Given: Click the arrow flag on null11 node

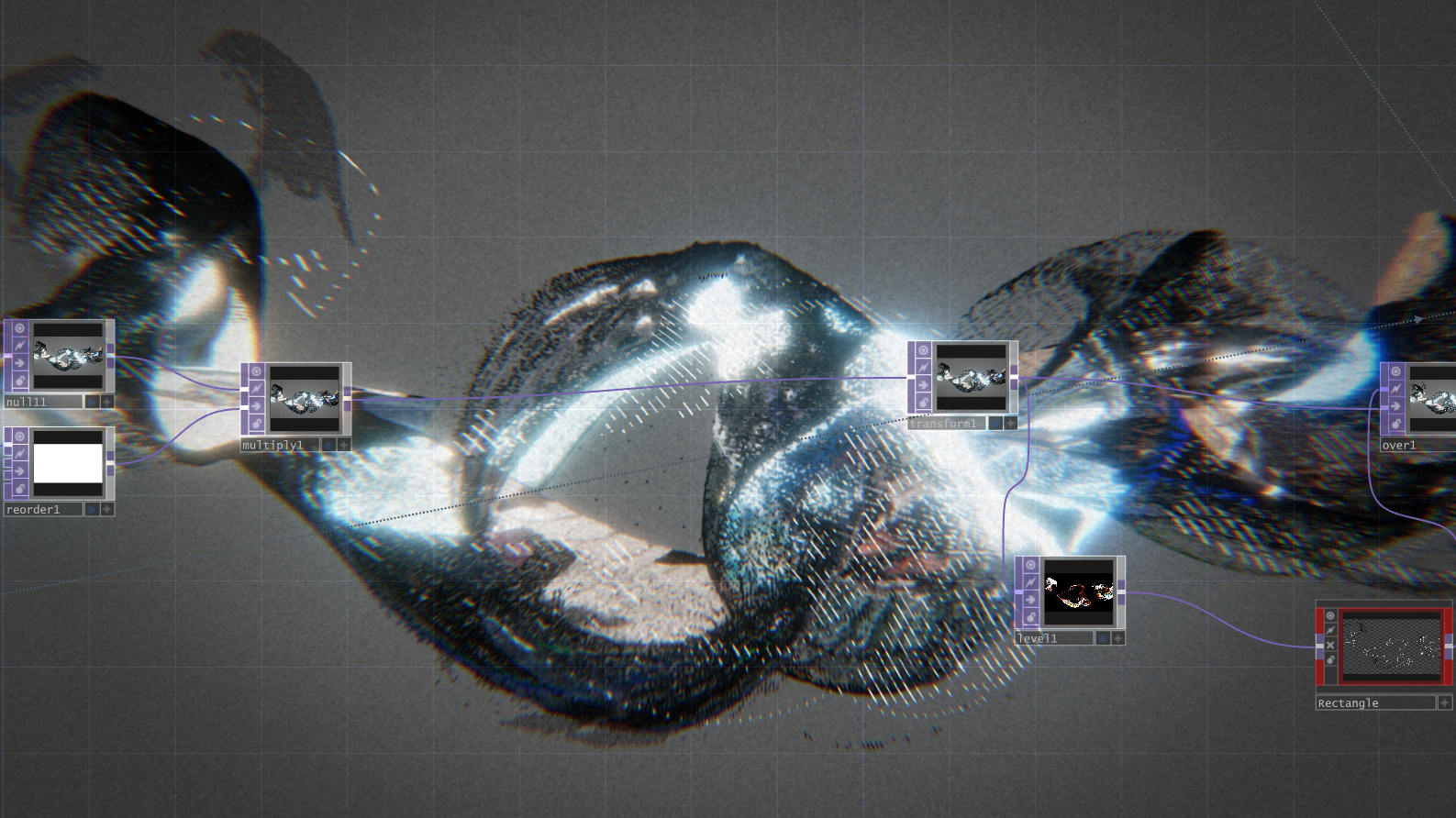Looking at the screenshot, I should 19,361.
